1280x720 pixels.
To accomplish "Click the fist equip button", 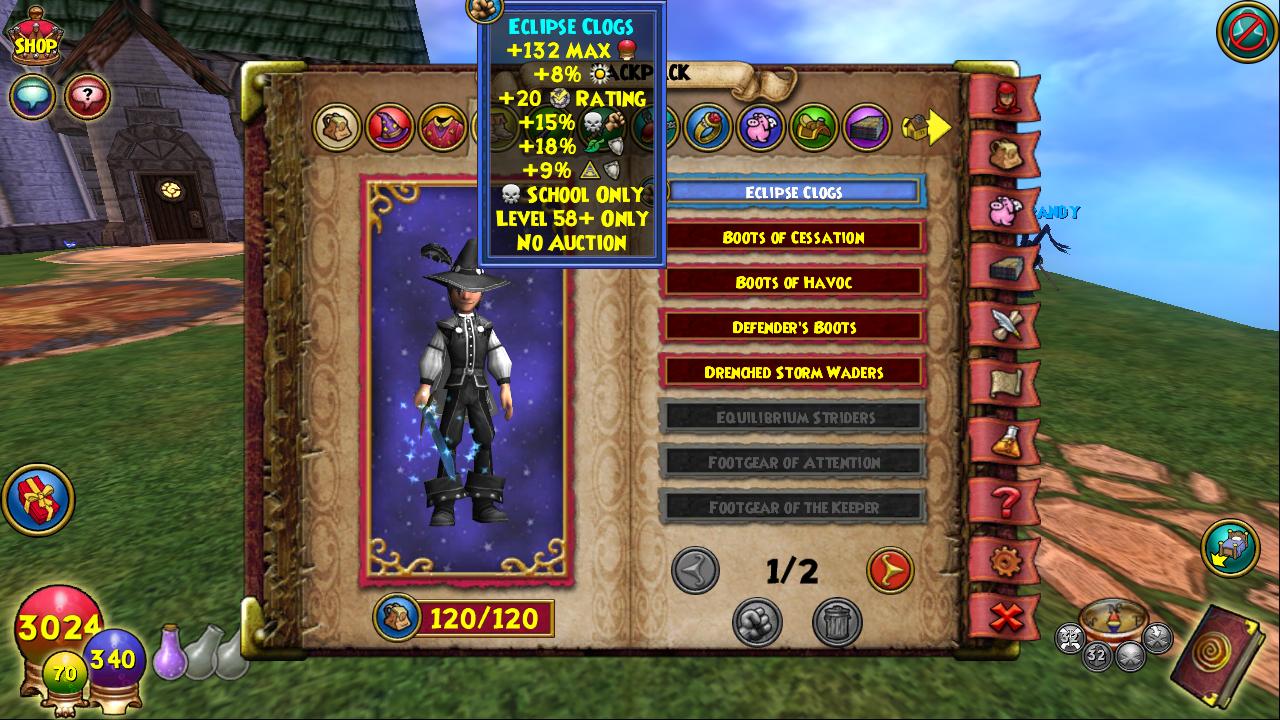I will (757, 621).
